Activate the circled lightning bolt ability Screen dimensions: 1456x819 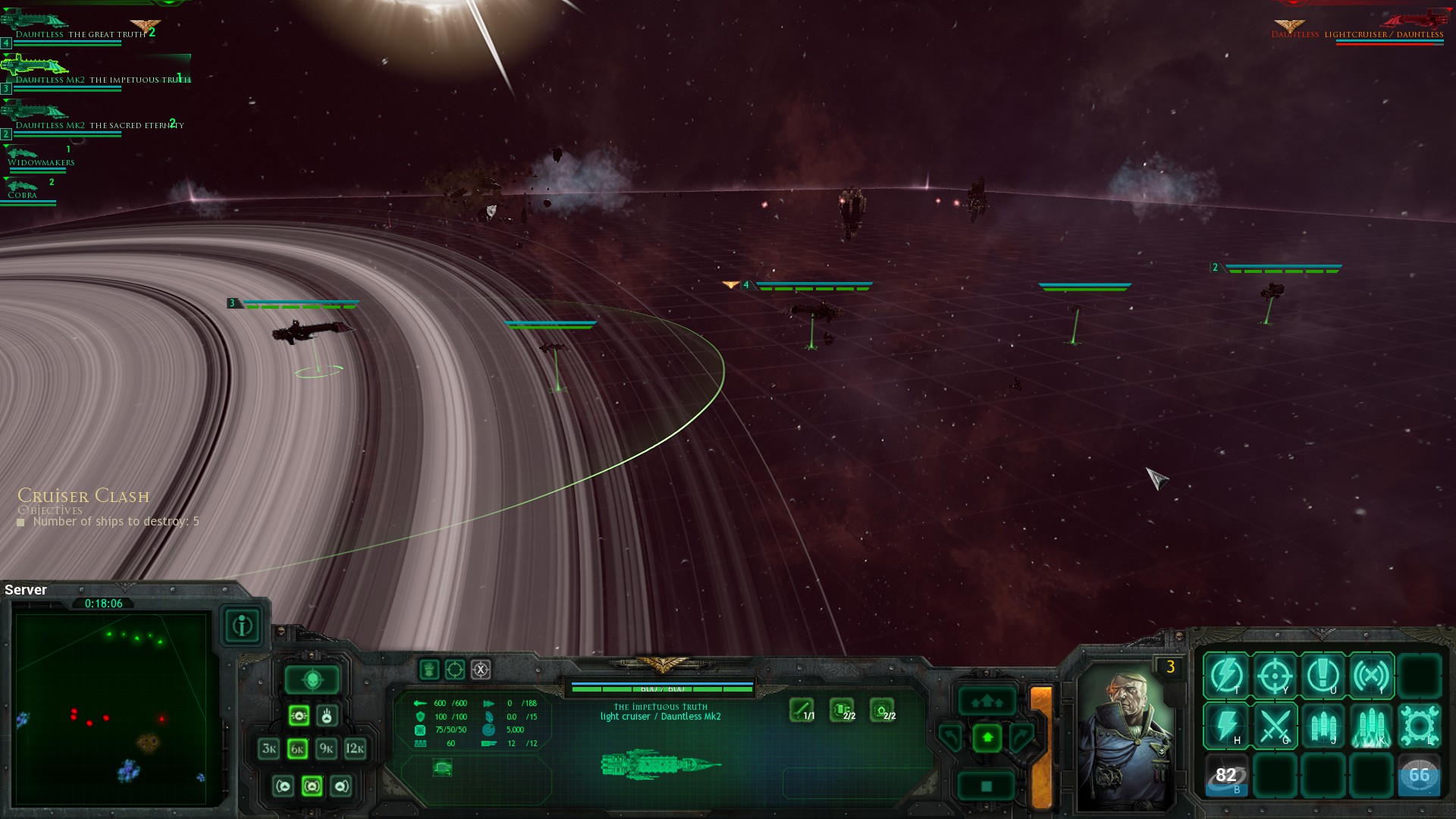pyautogui.click(x=1226, y=675)
